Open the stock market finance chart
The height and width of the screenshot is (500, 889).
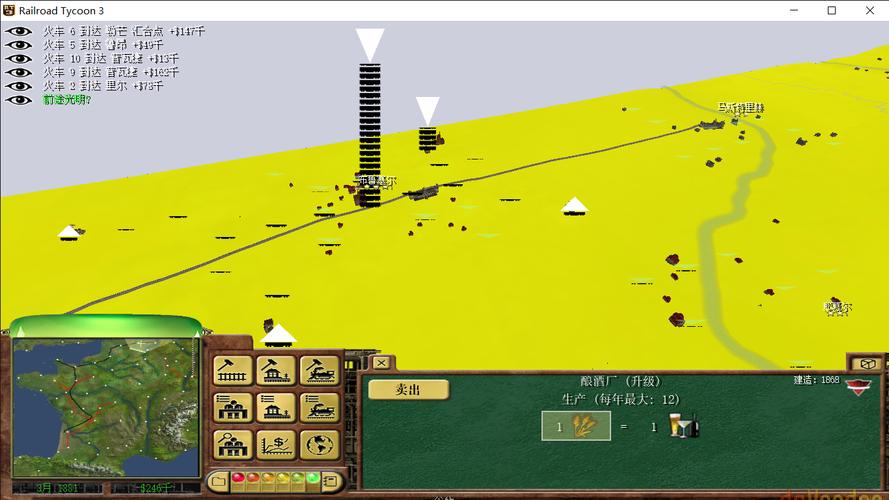pyautogui.click(x=276, y=444)
